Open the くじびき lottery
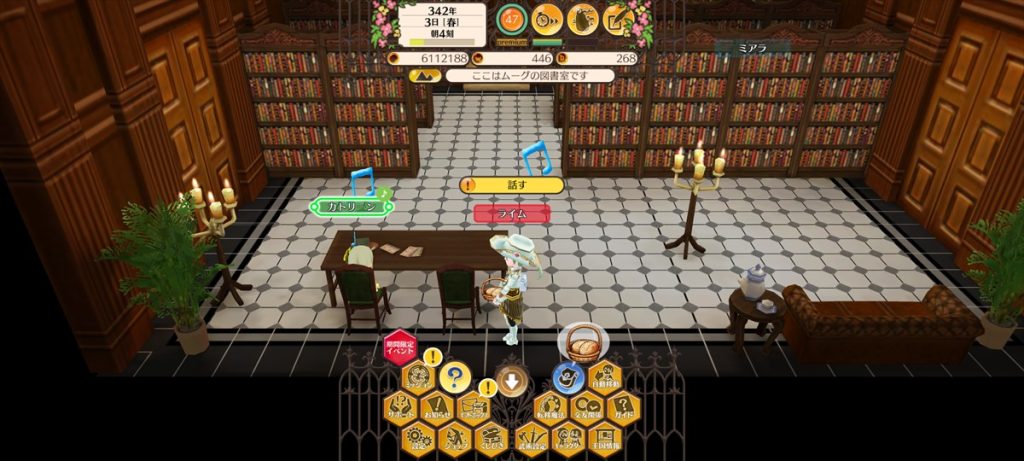Image resolution: width=1024 pixels, height=461 pixels. (493, 437)
